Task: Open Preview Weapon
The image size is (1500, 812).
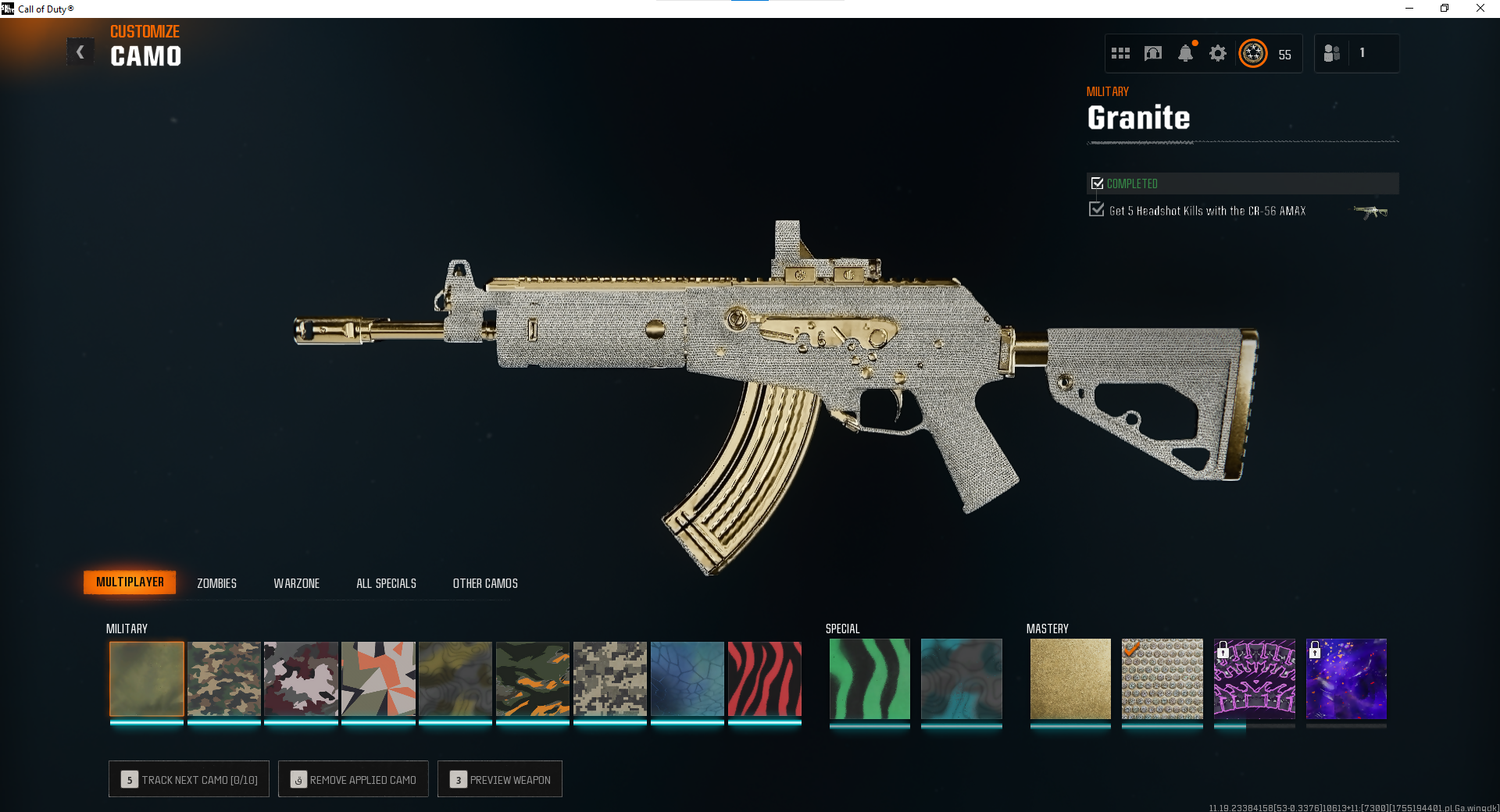Action: click(x=500, y=779)
